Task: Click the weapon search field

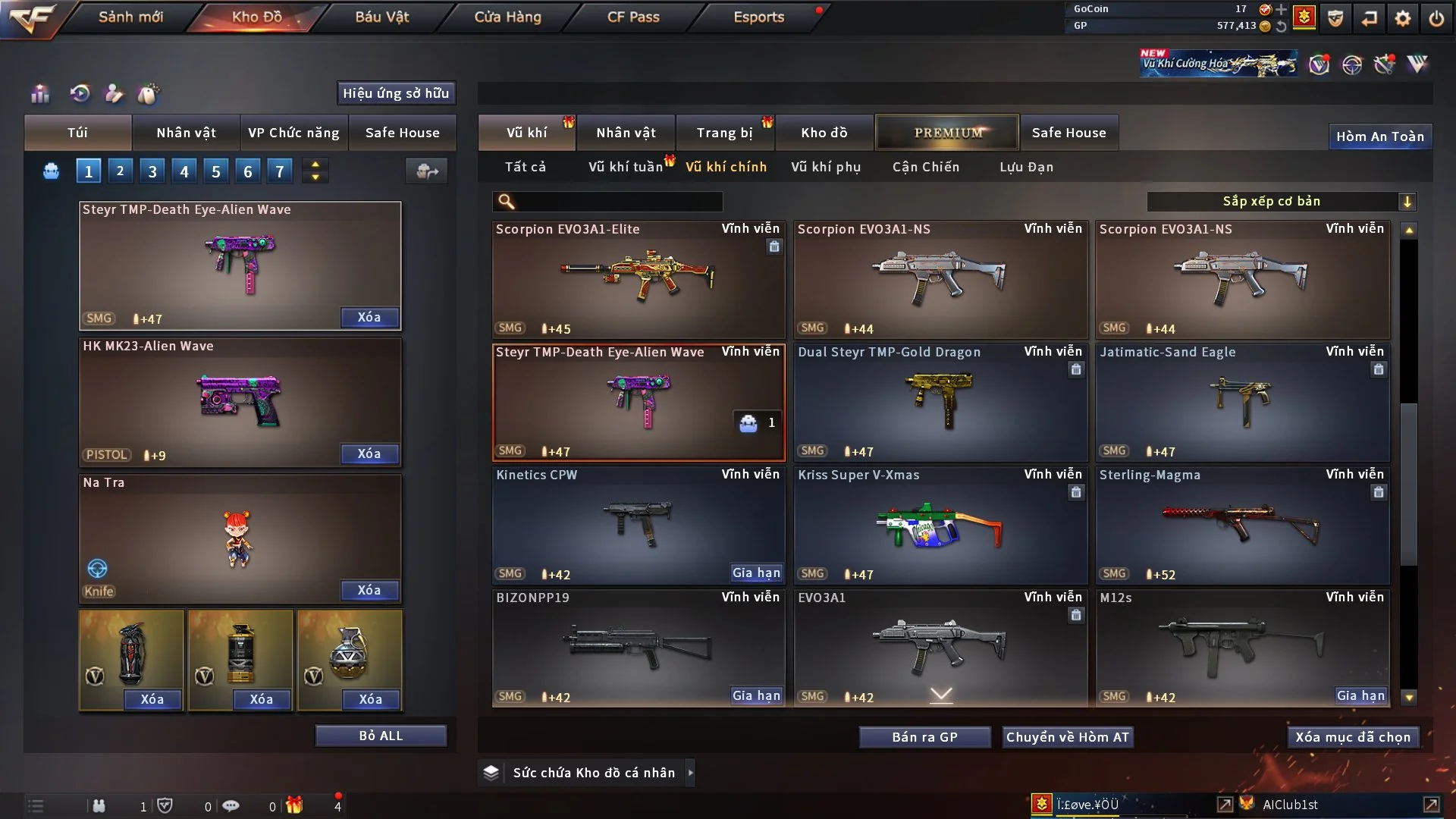Action: click(x=618, y=202)
